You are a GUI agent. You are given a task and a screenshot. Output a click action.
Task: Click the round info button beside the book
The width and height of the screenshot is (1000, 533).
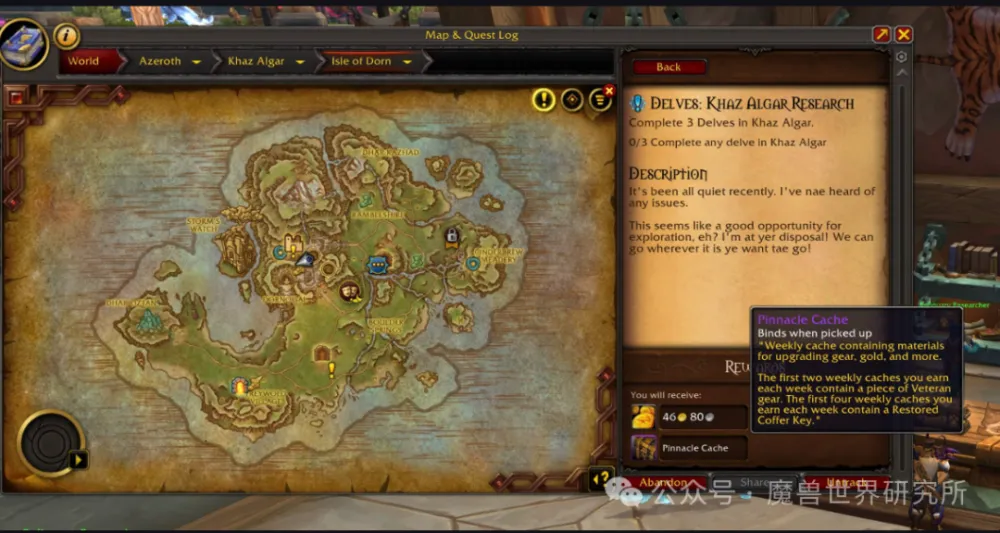(x=67, y=36)
